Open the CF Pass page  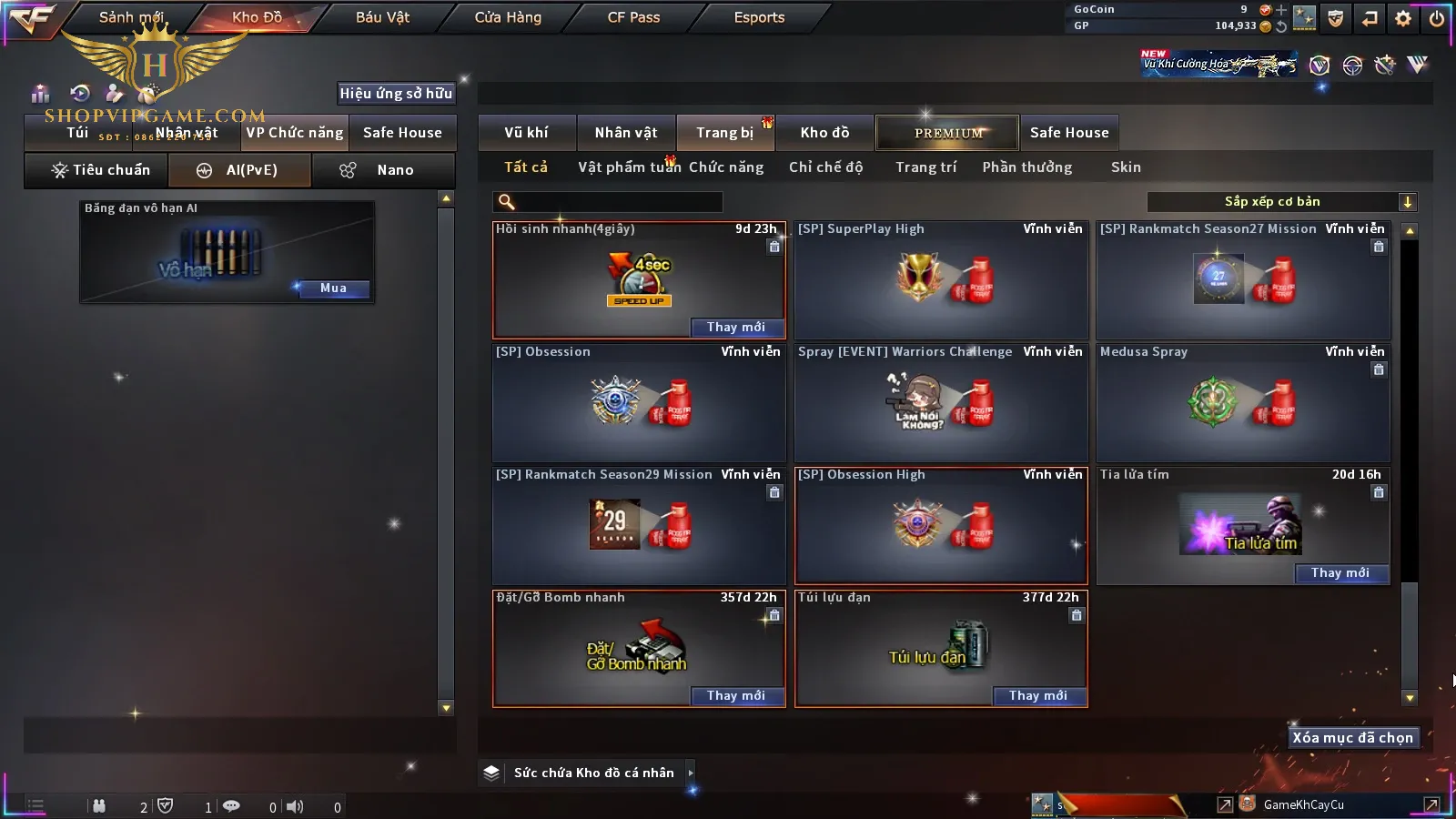(633, 17)
